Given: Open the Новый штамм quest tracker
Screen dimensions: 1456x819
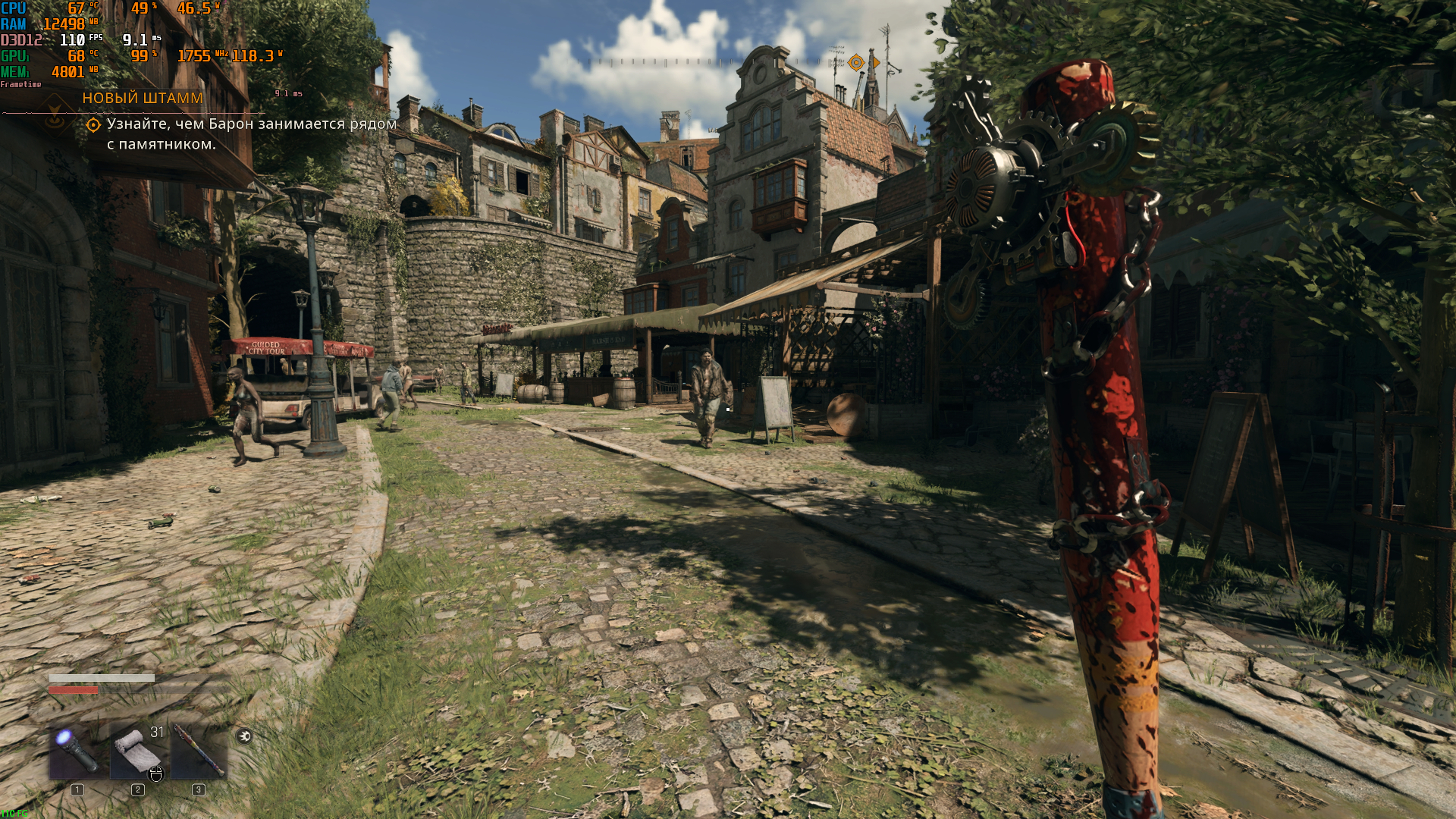Looking at the screenshot, I should pos(143,98).
